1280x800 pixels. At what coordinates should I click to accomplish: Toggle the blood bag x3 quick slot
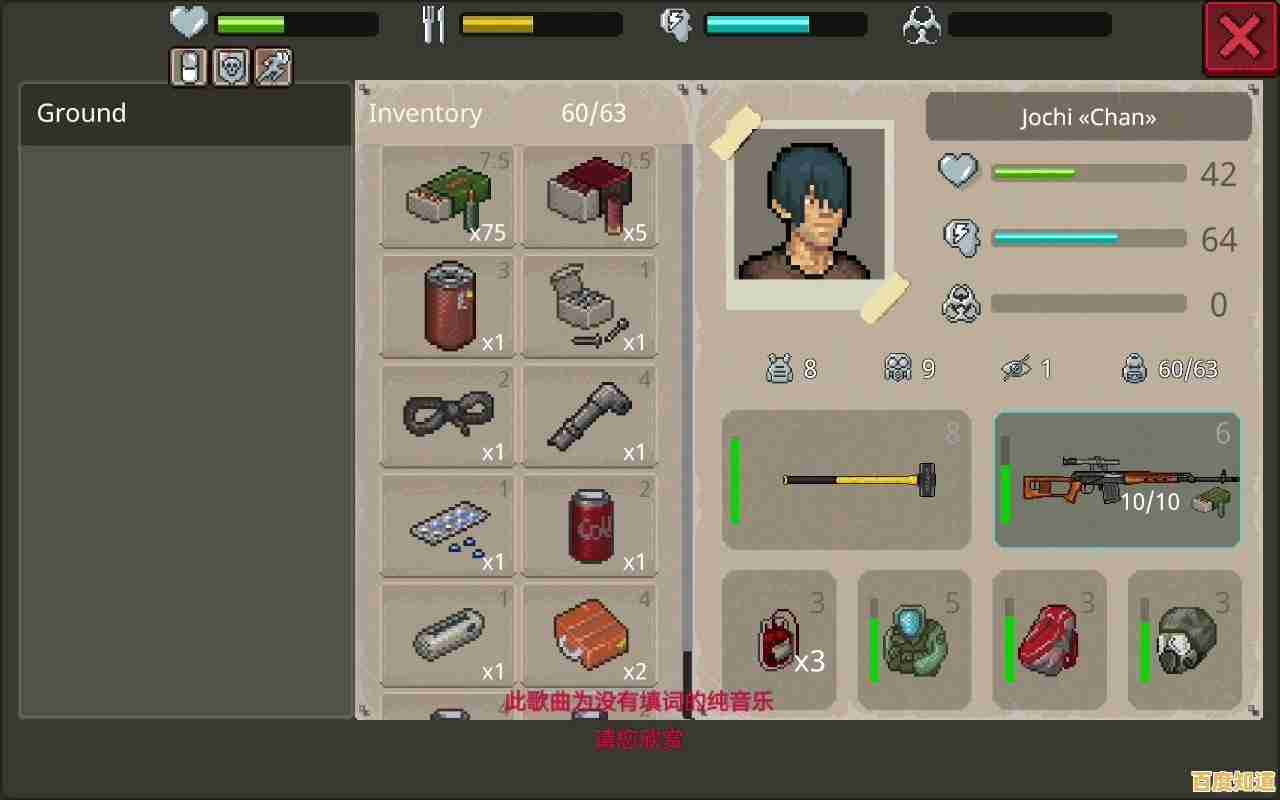tap(779, 638)
